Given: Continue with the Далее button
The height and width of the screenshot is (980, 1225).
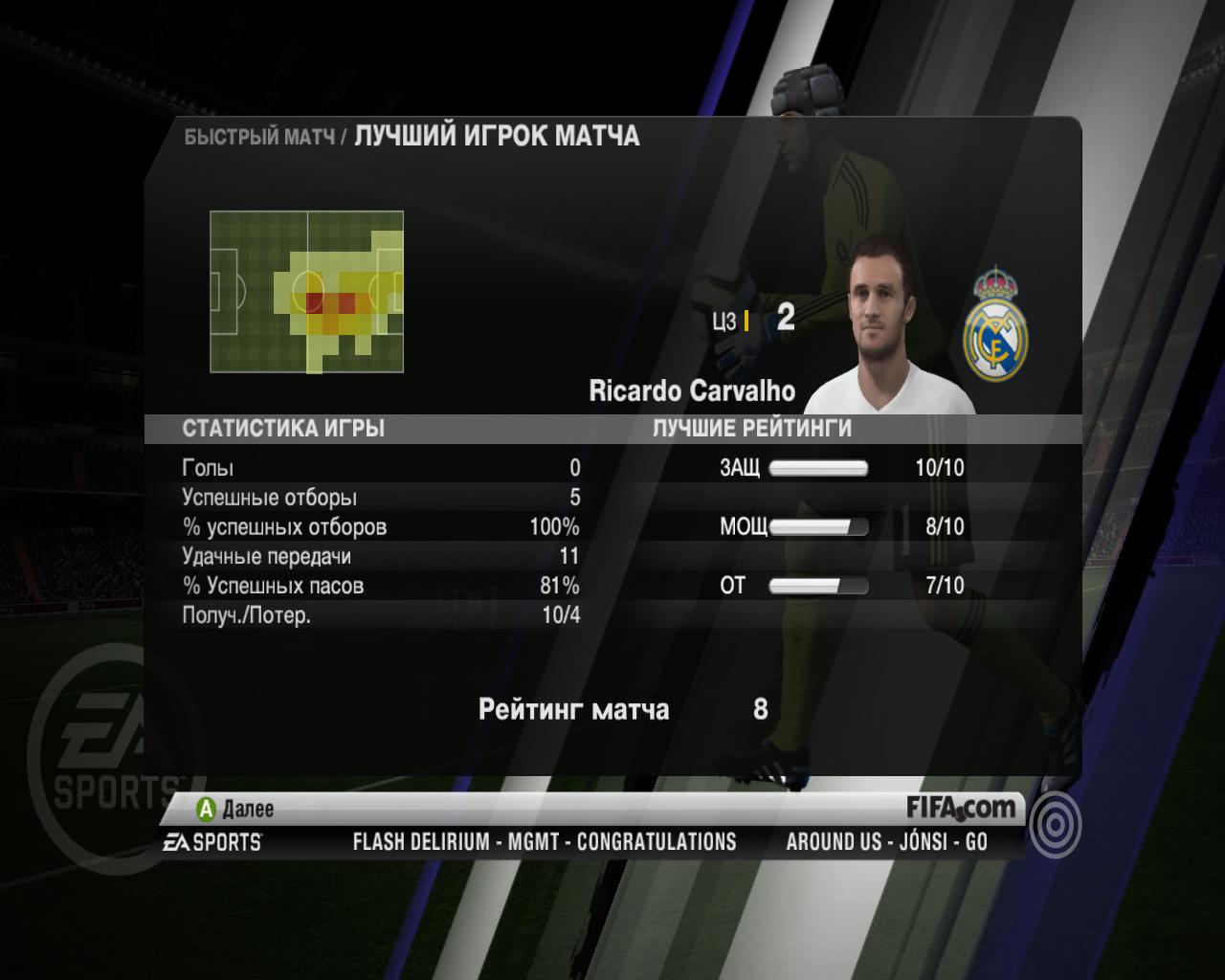Looking at the screenshot, I should [x=235, y=810].
